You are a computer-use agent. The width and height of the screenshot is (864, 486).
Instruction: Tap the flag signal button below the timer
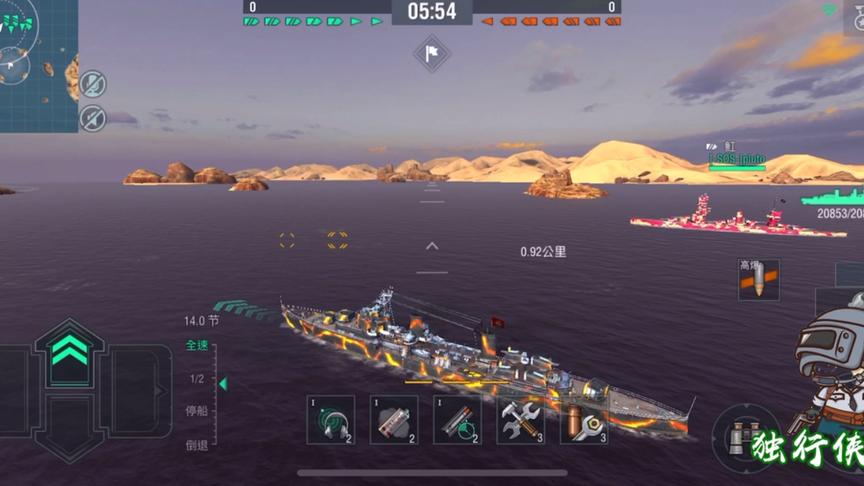(x=432, y=53)
